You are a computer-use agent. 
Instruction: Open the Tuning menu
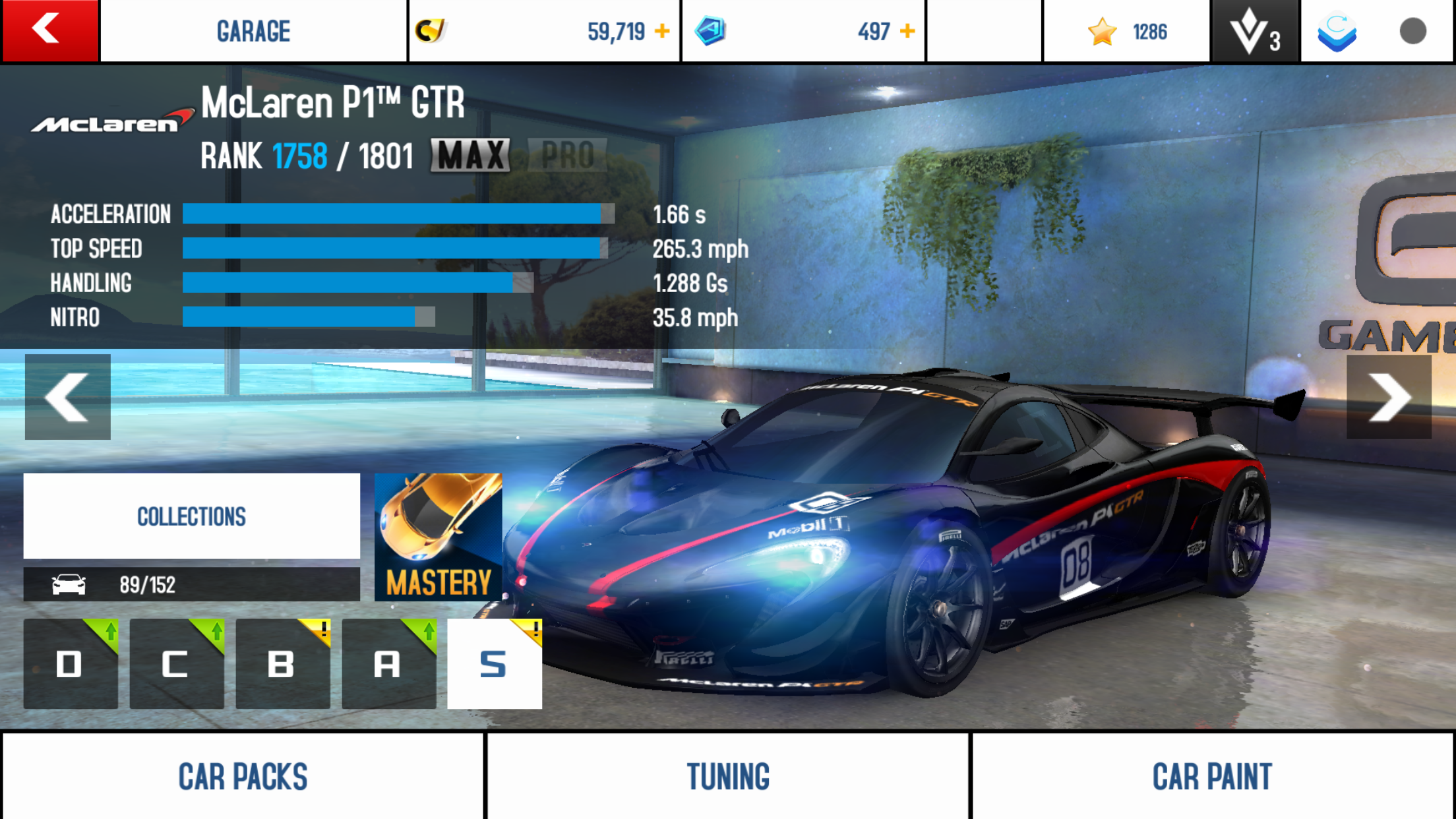click(728, 776)
